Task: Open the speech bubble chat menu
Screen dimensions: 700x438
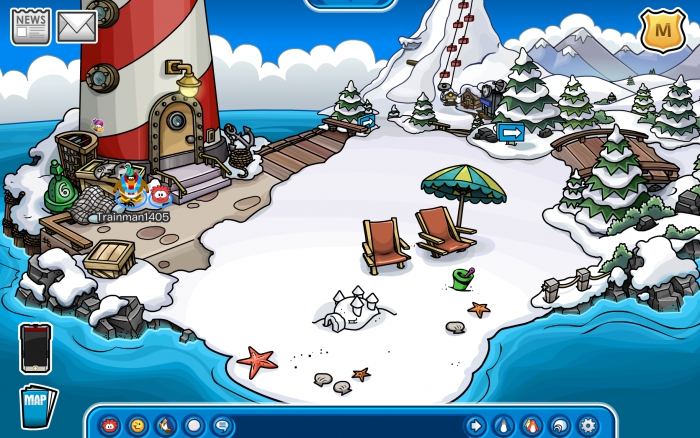Action: tap(222, 425)
